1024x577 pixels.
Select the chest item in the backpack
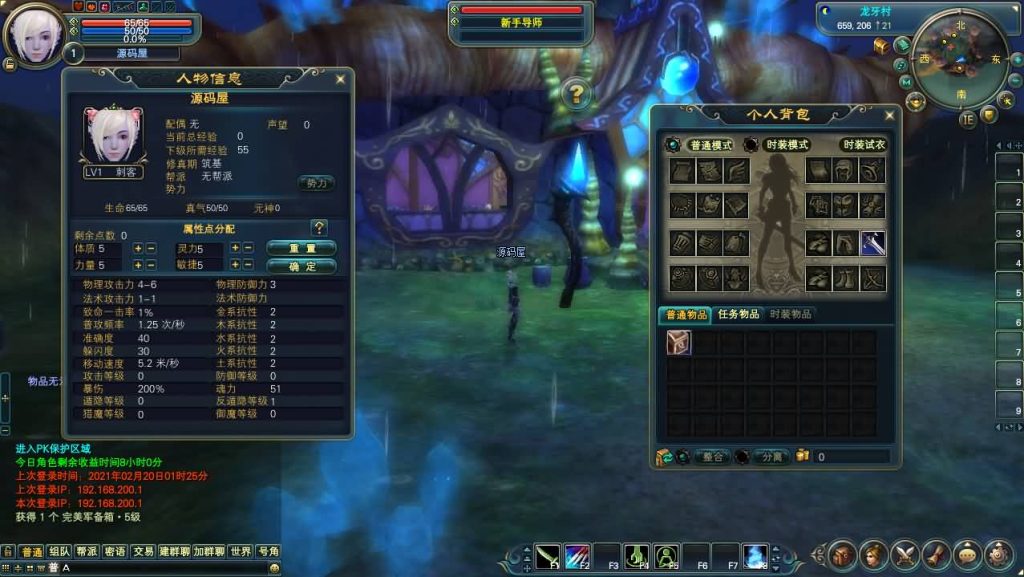tap(679, 342)
